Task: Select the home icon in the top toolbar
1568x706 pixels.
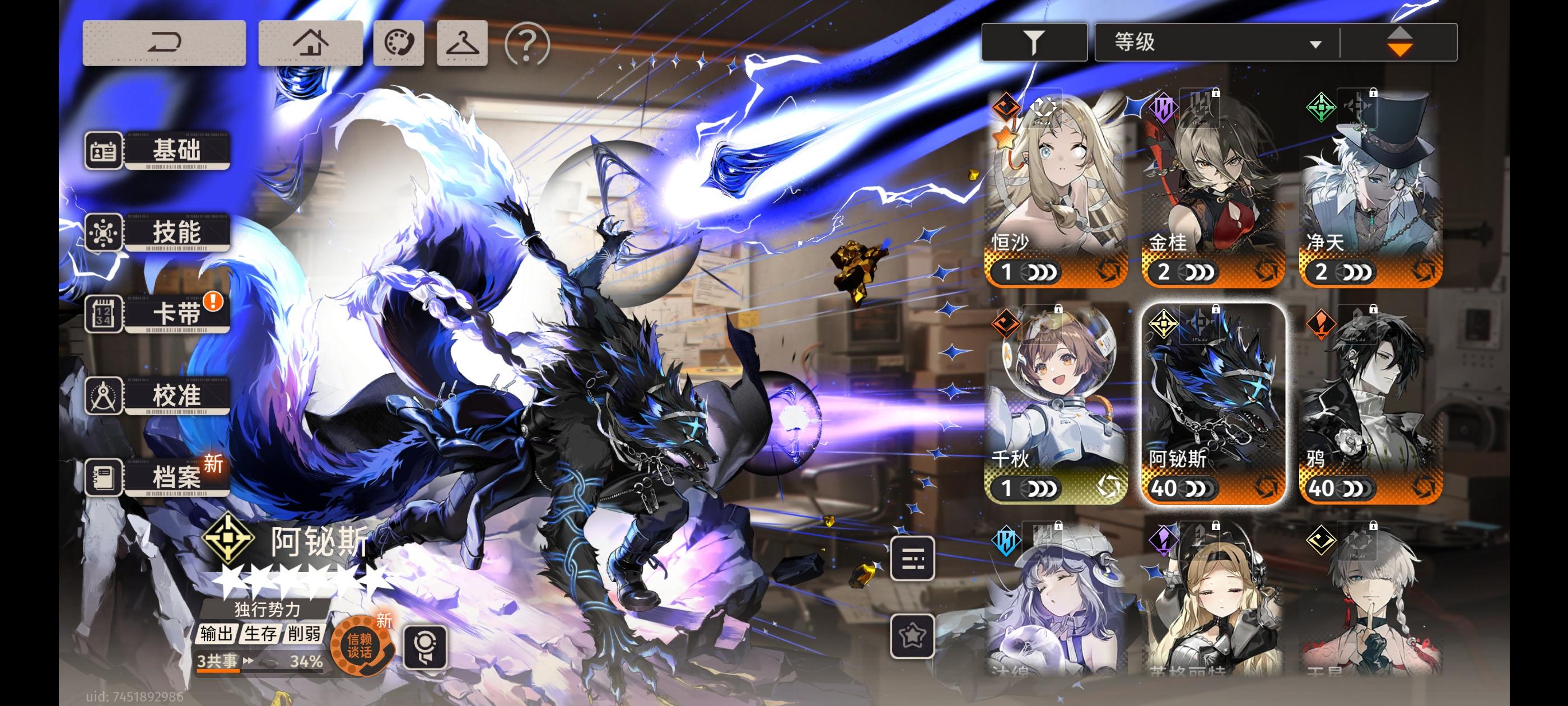Action: point(312,43)
